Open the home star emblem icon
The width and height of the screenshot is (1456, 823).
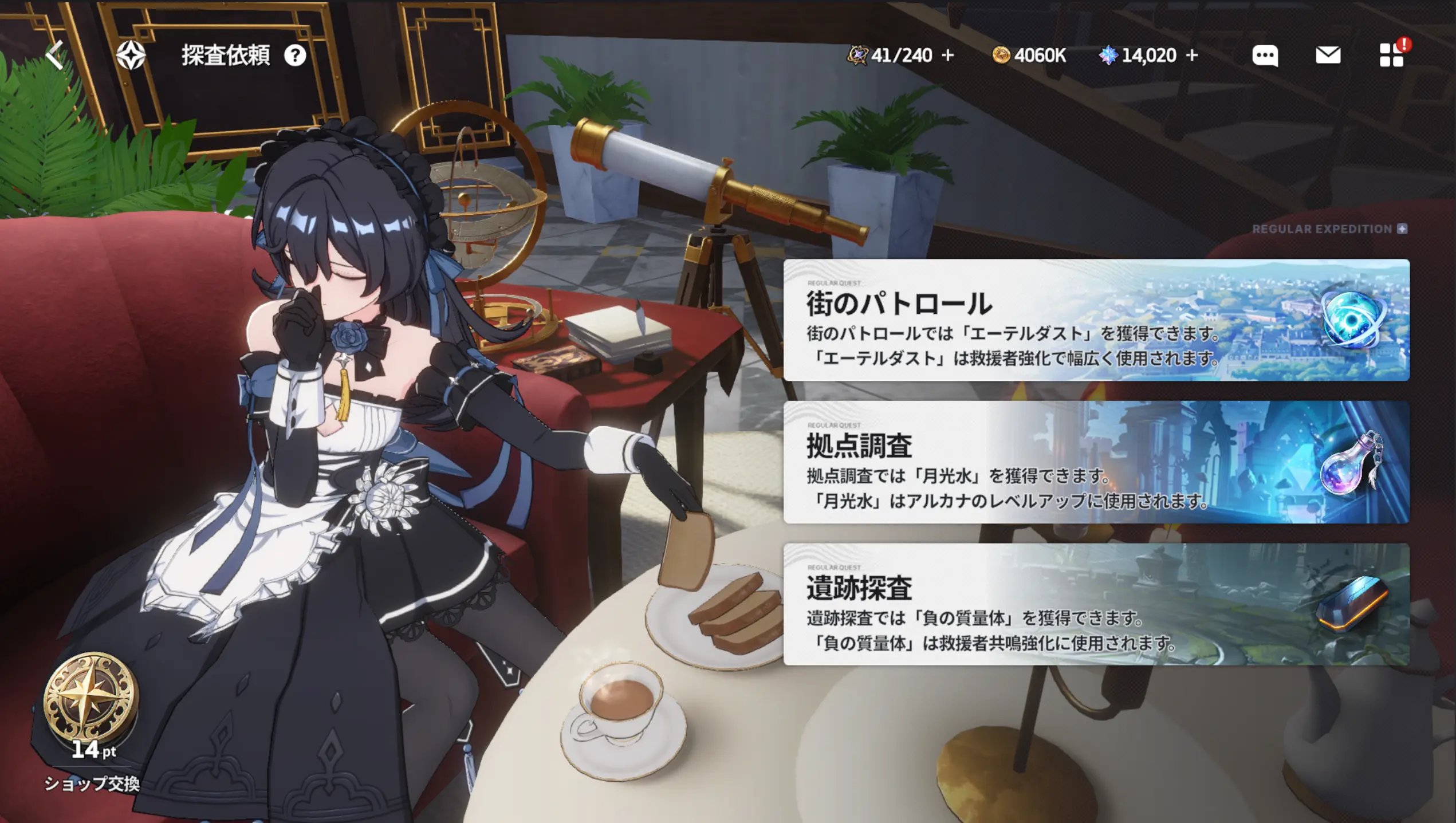coord(131,56)
